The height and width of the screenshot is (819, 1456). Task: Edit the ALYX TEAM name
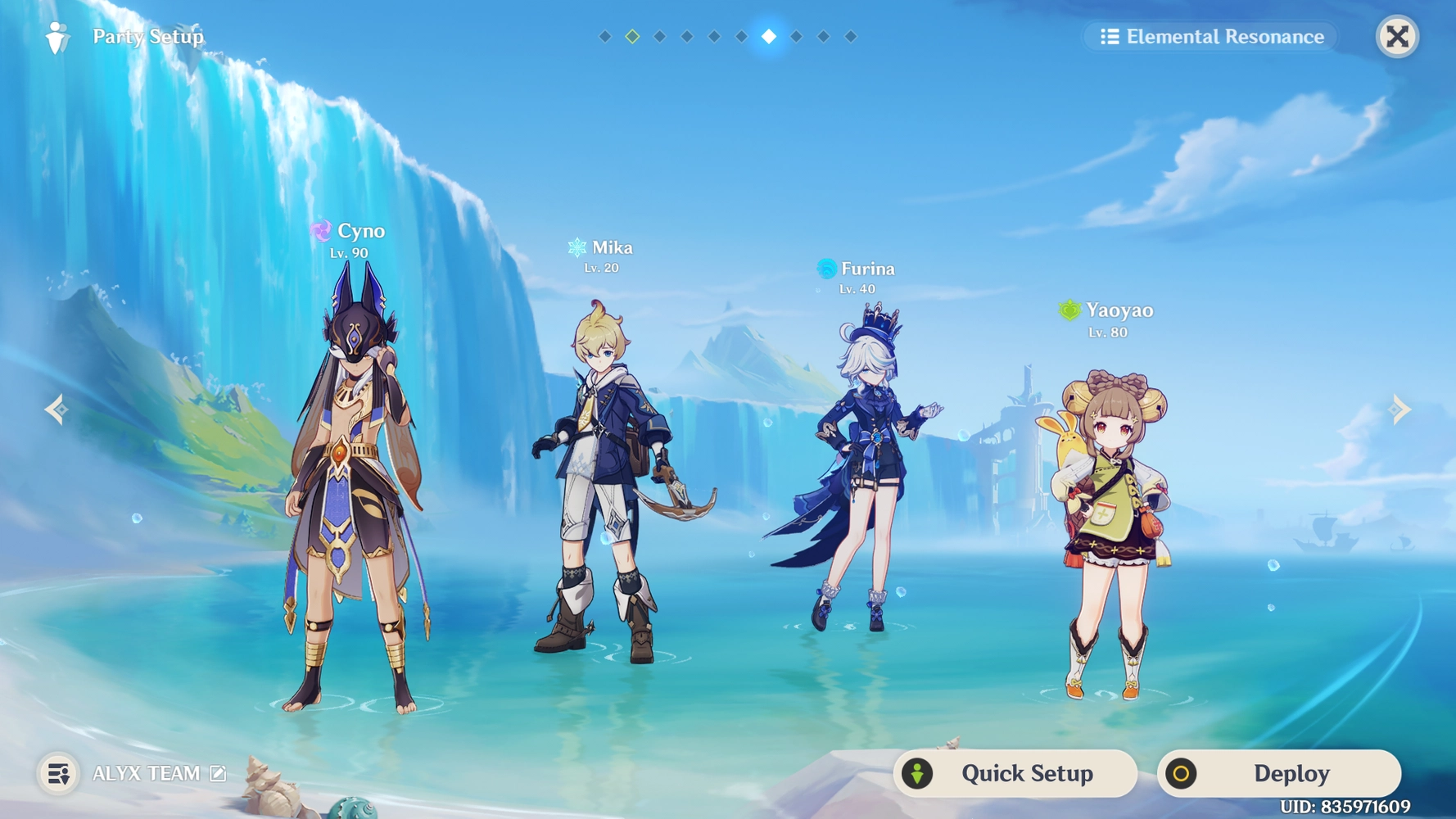point(216,772)
